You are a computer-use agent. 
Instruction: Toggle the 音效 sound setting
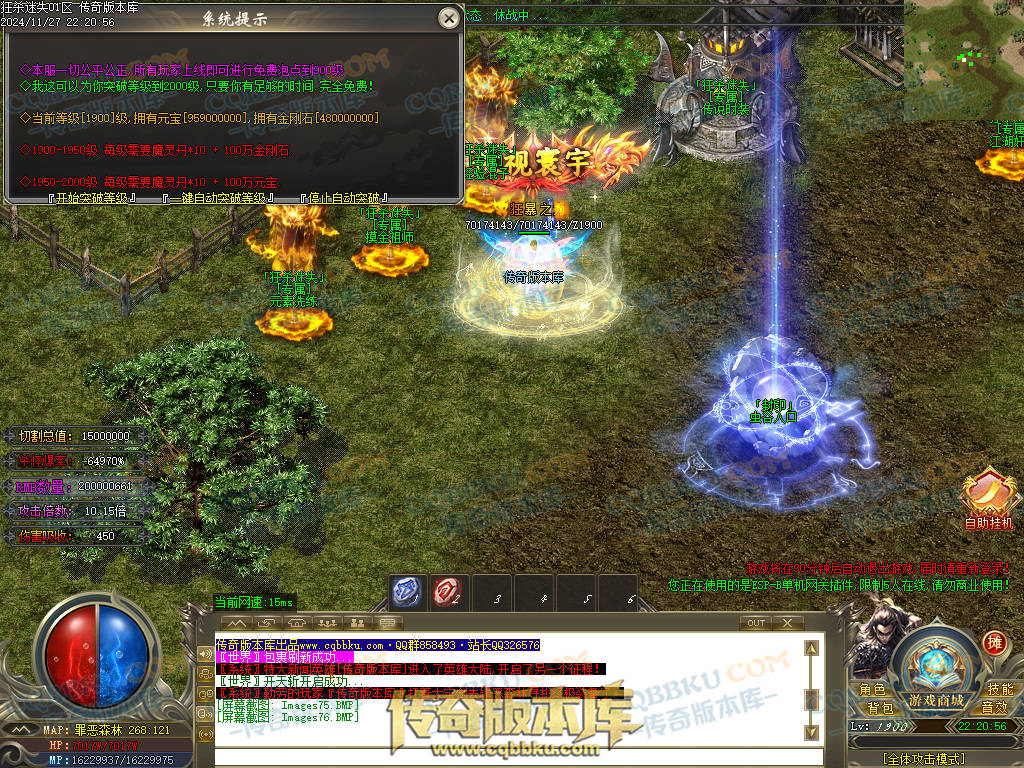pyautogui.click(x=993, y=708)
